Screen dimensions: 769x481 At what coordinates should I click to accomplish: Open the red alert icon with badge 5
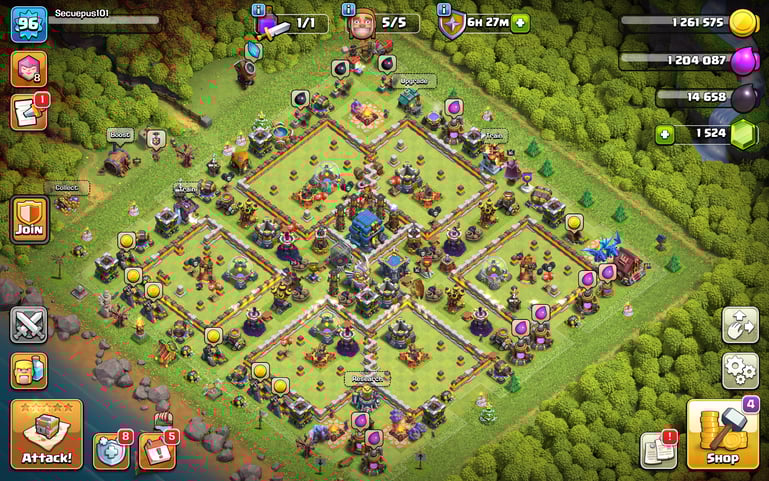(157, 450)
